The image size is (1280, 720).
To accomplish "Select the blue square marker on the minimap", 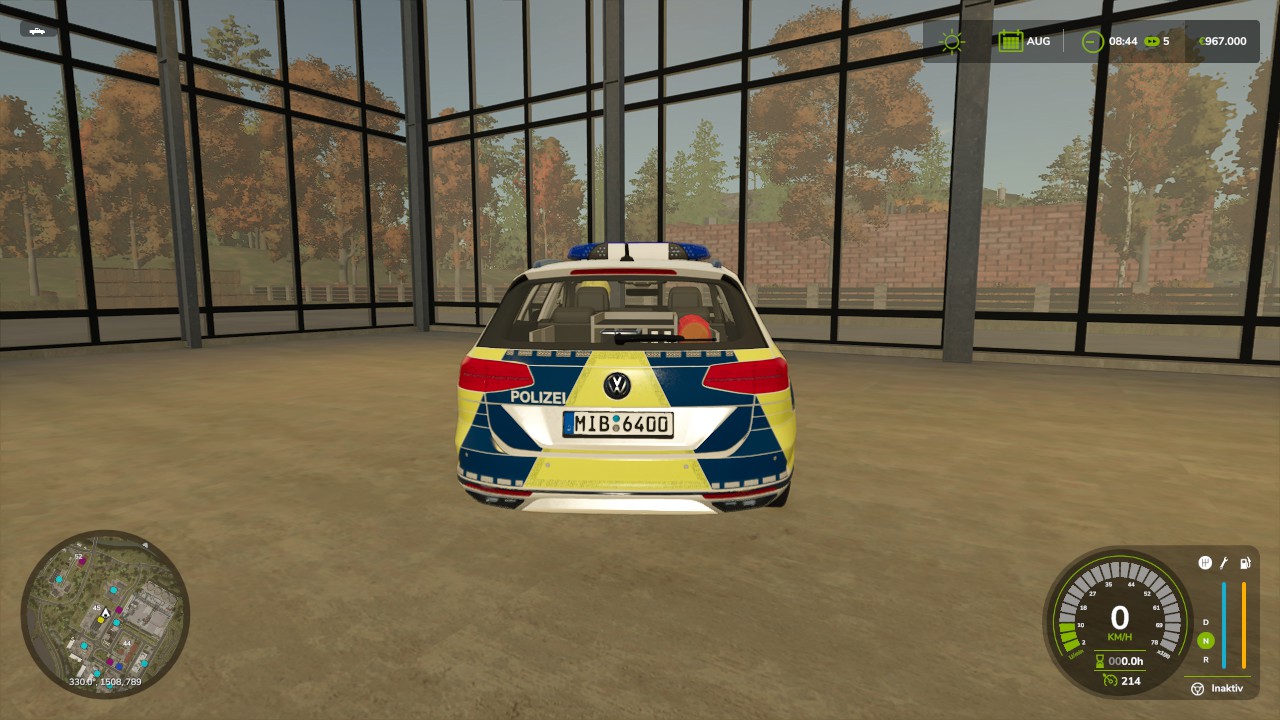I will [x=119, y=664].
